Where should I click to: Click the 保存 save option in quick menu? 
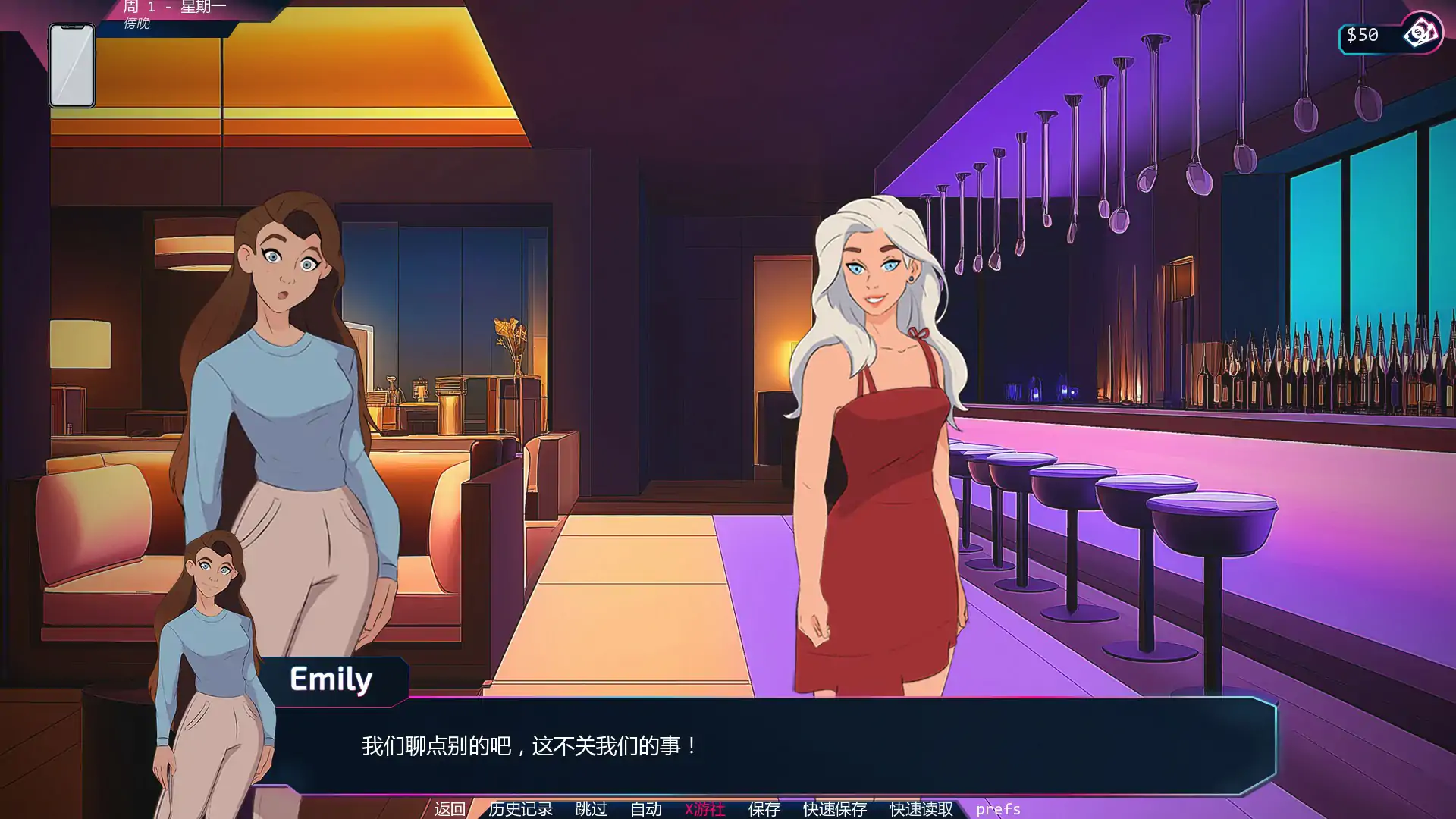[x=764, y=809]
